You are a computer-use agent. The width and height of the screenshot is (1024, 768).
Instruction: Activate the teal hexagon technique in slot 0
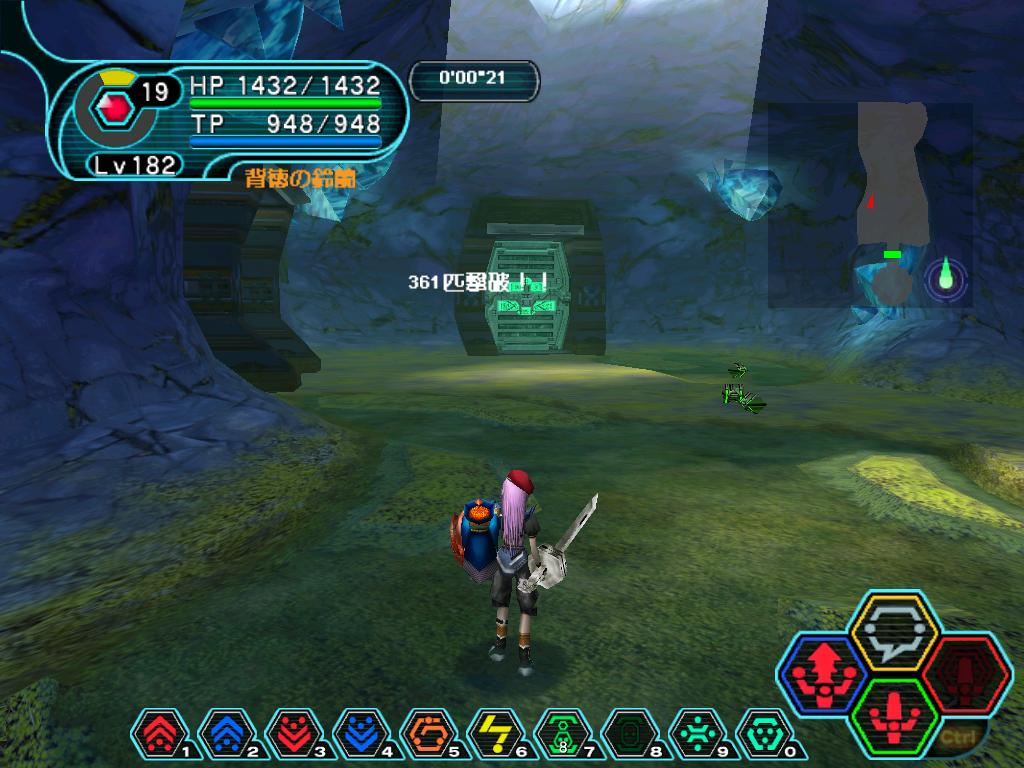point(764,736)
